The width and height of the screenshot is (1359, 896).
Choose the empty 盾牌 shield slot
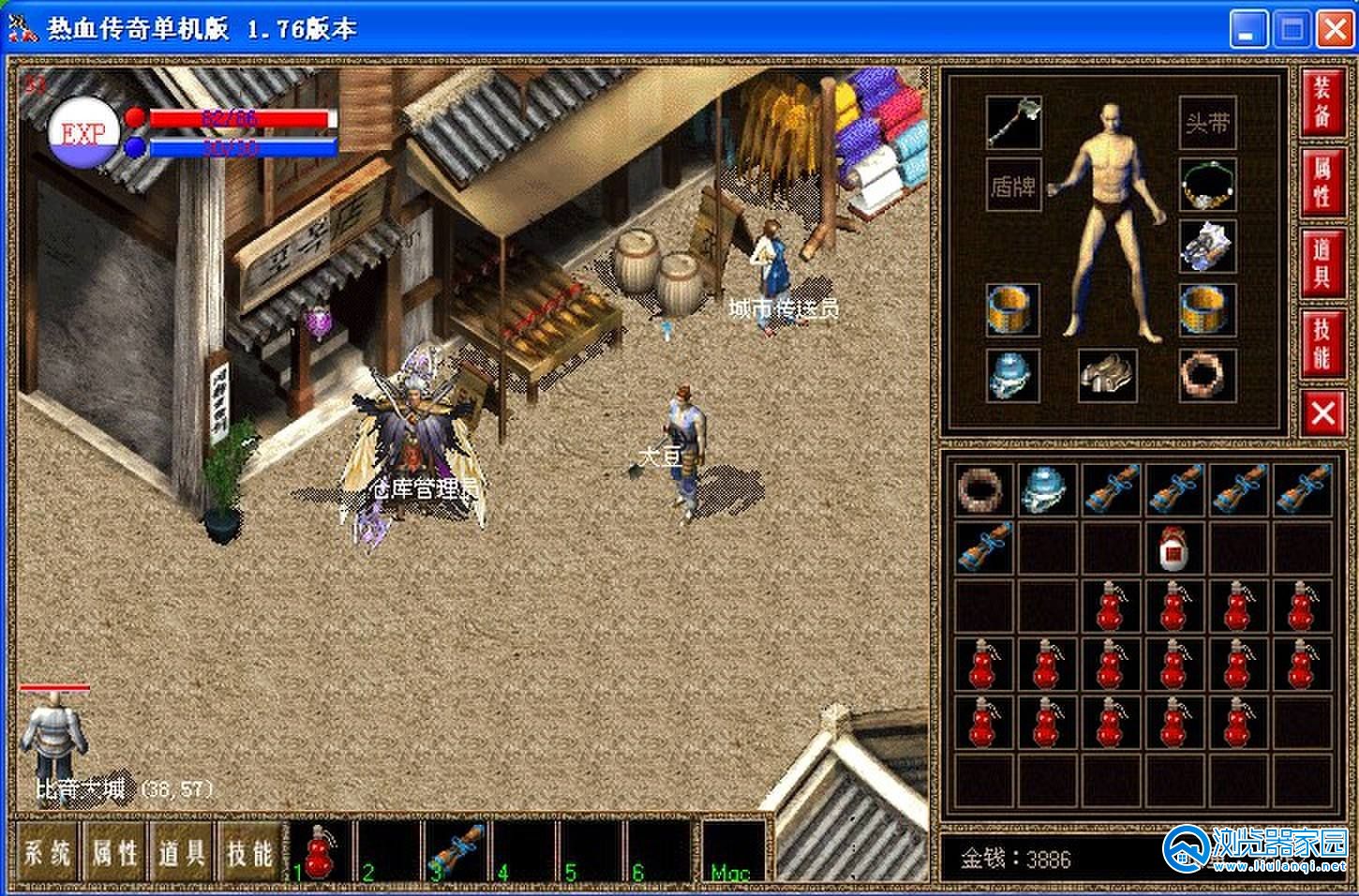[x=1013, y=186]
